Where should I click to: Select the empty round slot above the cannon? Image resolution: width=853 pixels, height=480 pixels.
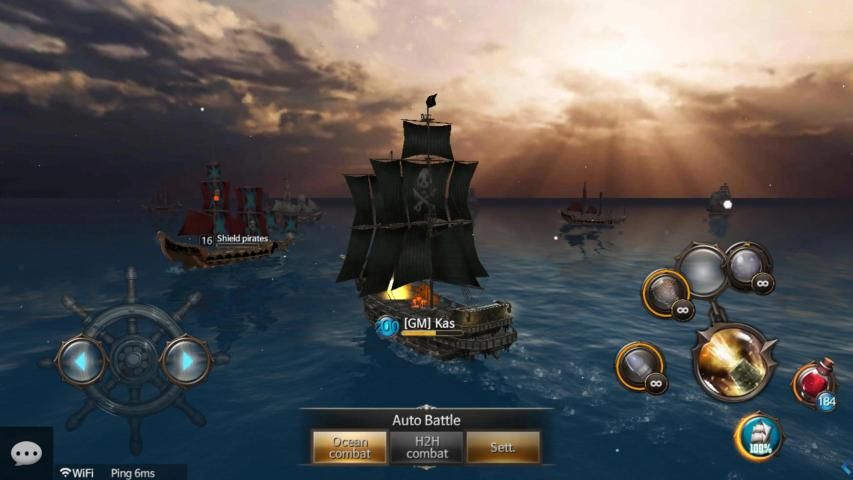click(704, 269)
